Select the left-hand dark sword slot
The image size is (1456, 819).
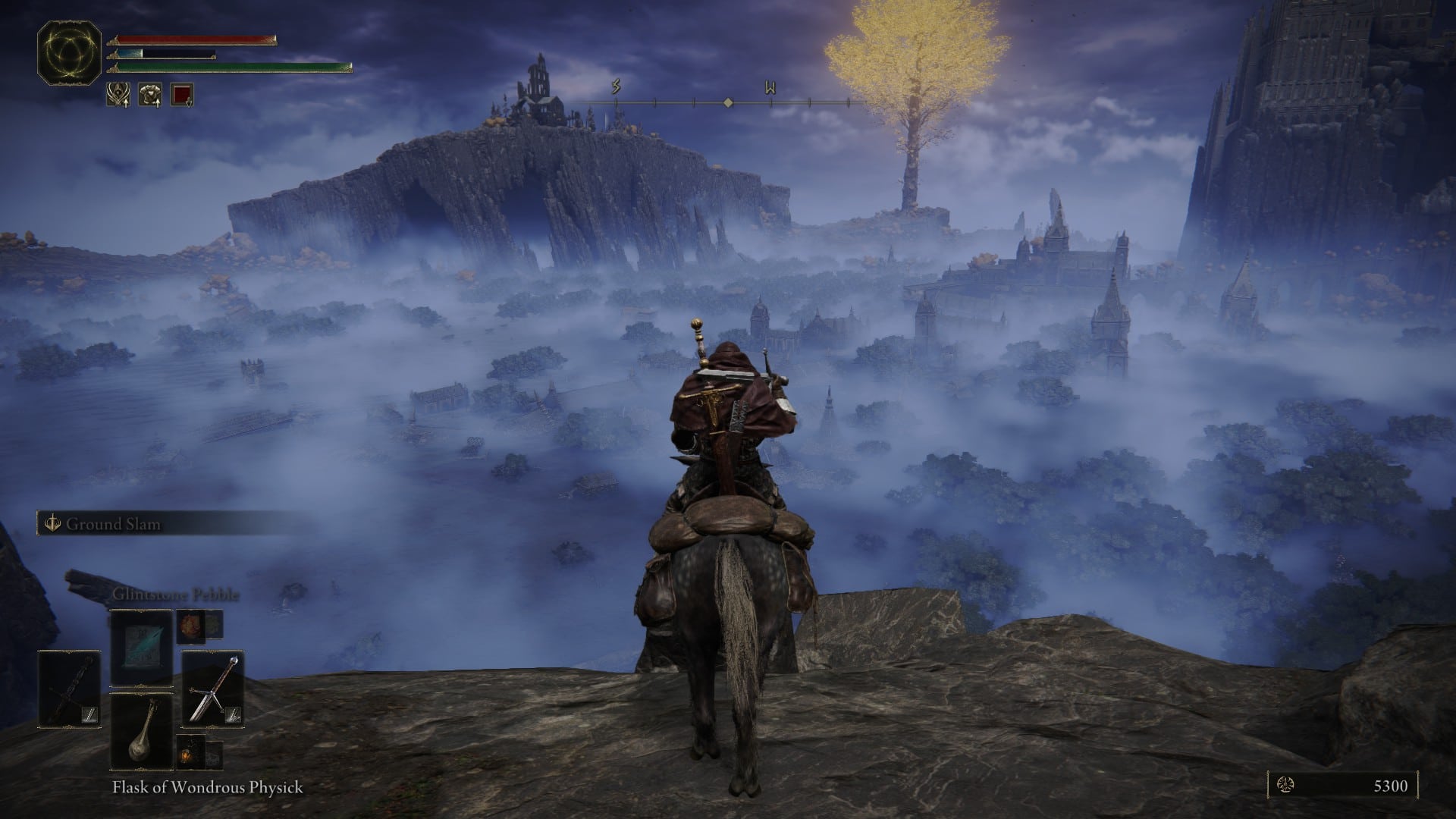[70, 689]
